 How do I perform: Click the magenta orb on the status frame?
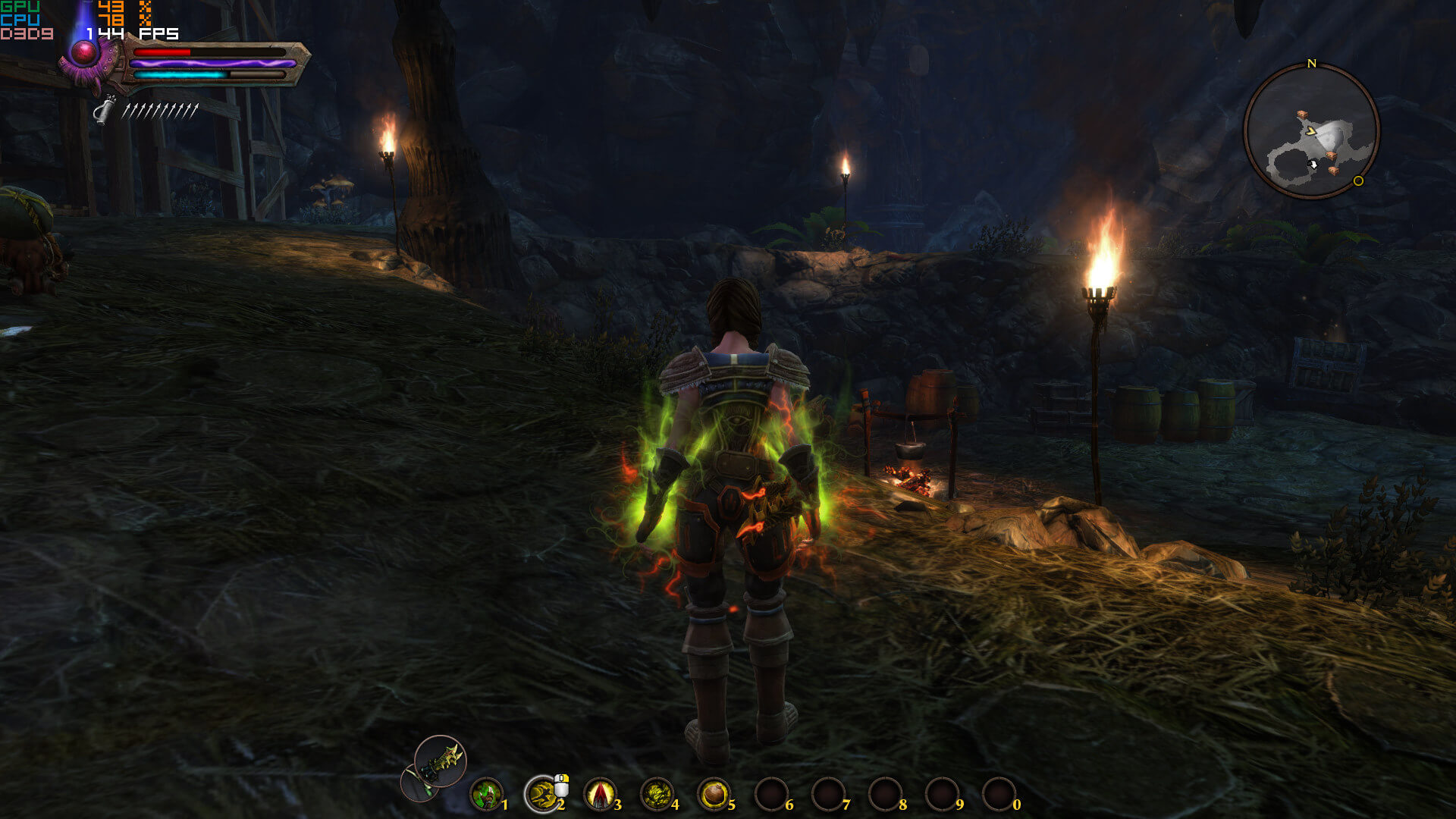tap(83, 52)
